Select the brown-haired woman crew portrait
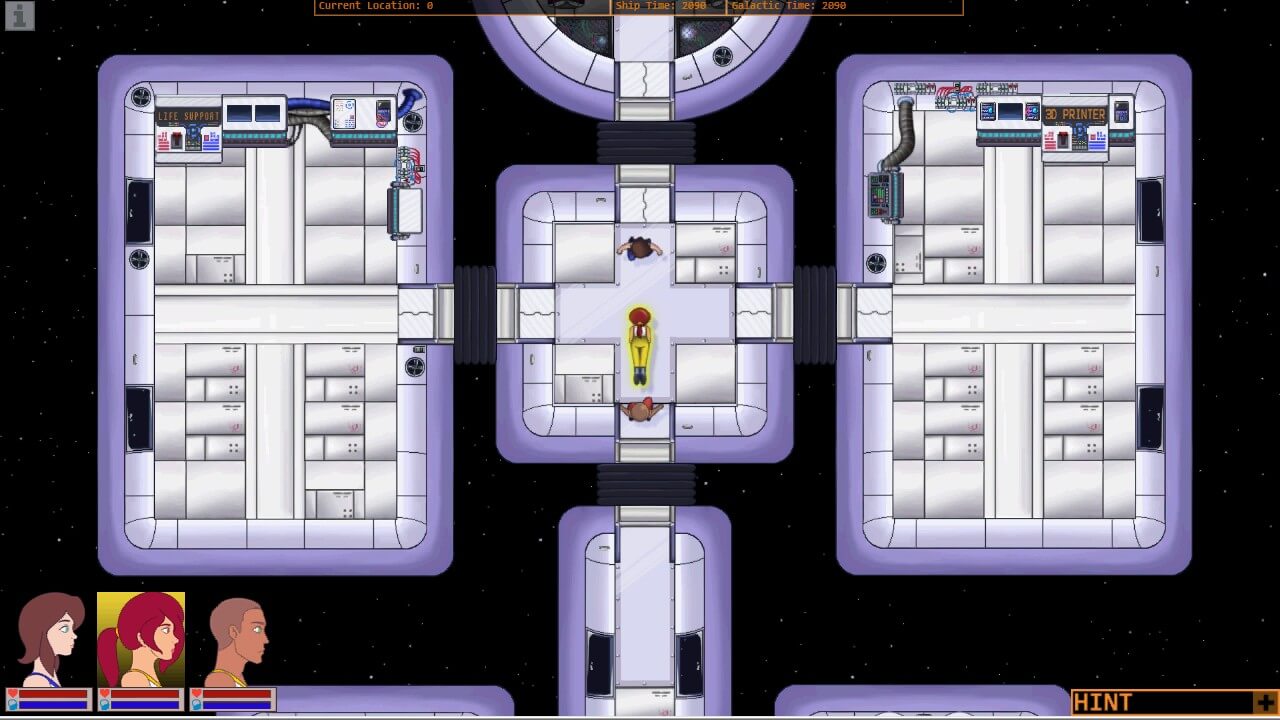 click(49, 638)
